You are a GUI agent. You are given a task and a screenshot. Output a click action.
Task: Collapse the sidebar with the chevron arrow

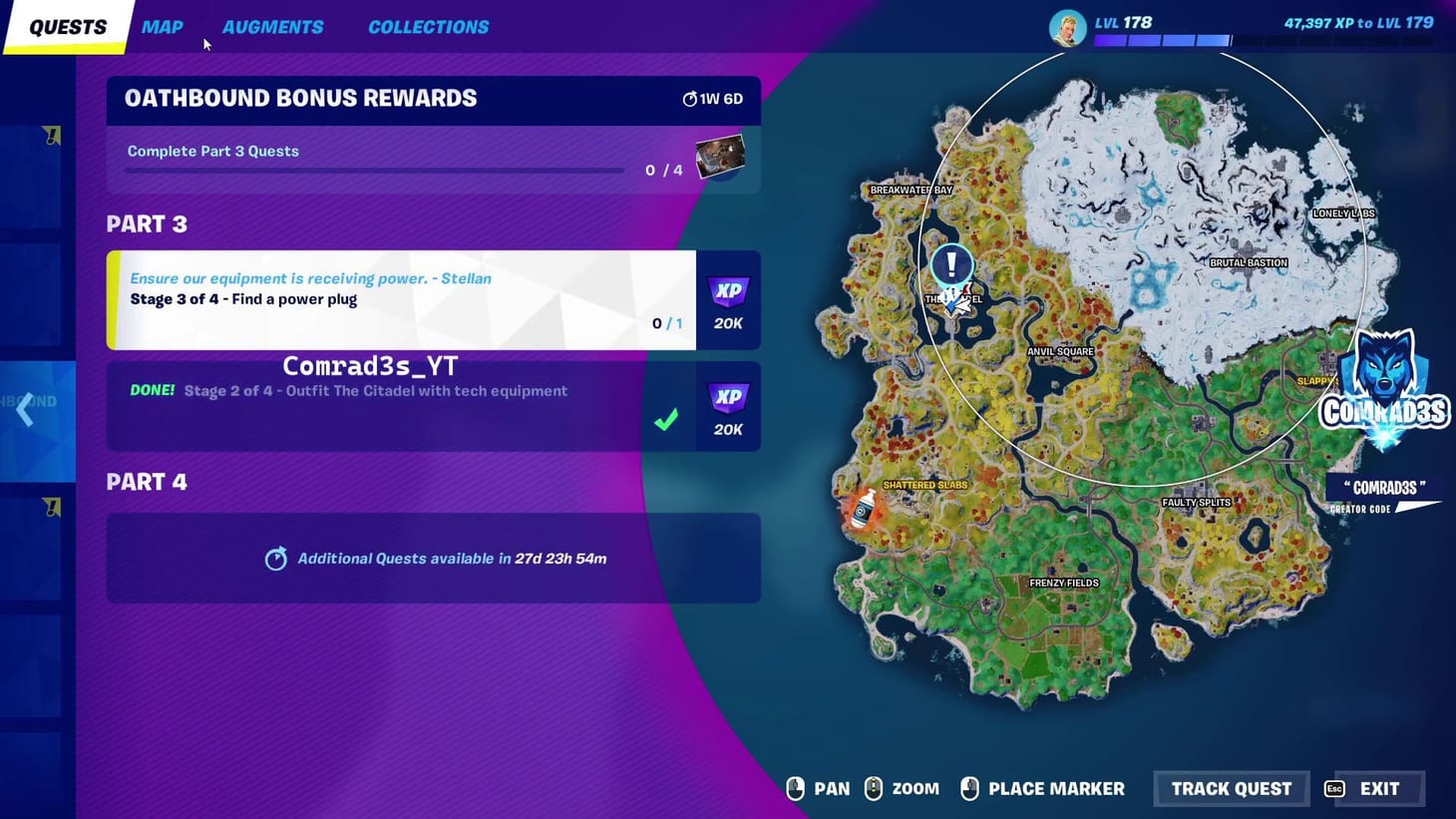point(23,410)
